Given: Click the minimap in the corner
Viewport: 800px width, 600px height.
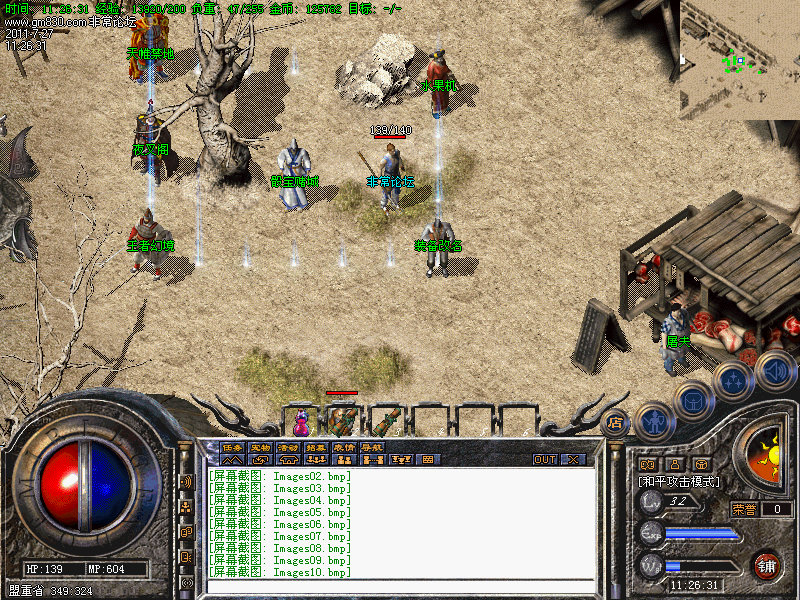Looking at the screenshot, I should pyautogui.click(x=739, y=59).
